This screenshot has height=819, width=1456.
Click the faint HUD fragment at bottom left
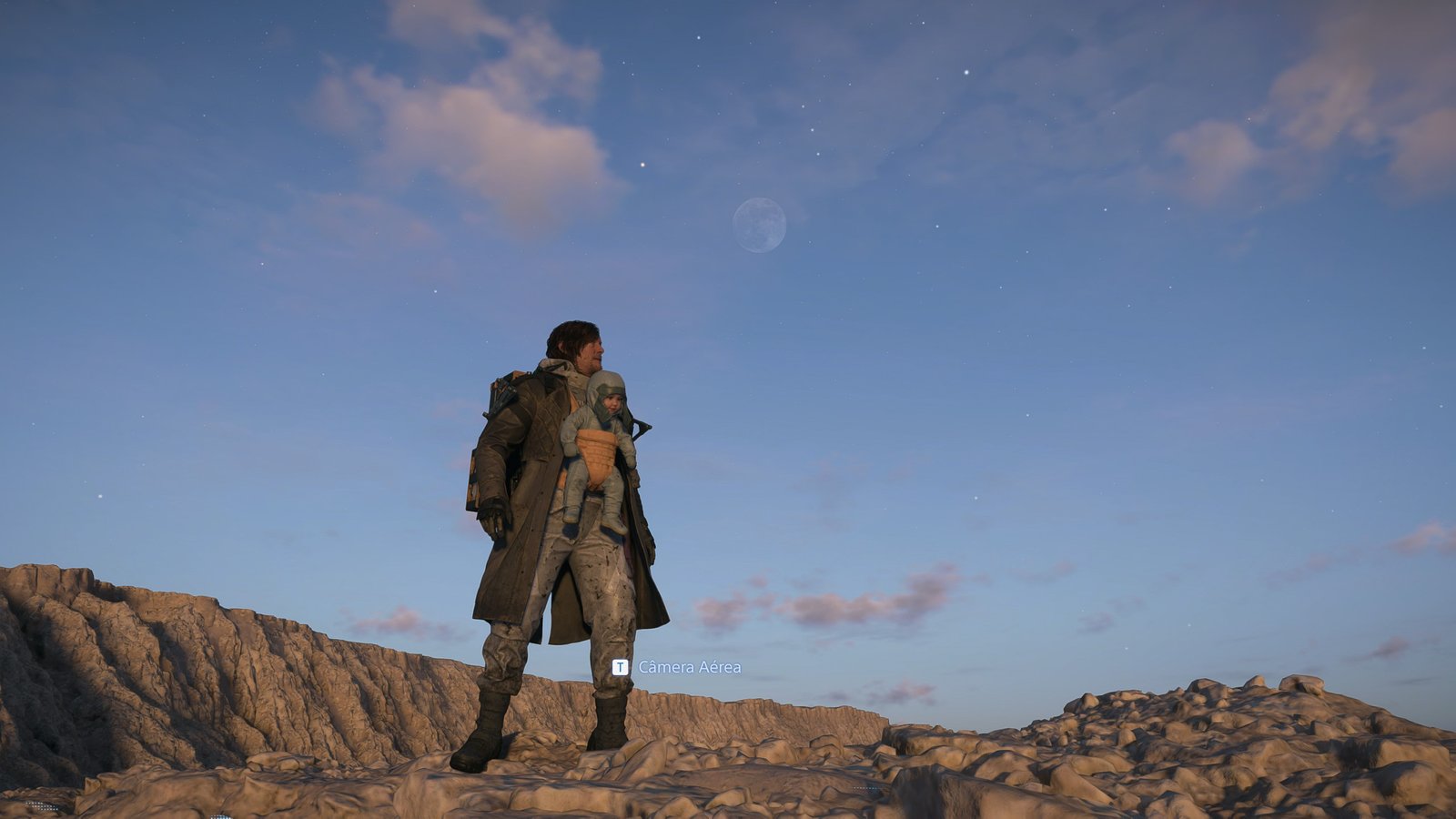click(41, 807)
